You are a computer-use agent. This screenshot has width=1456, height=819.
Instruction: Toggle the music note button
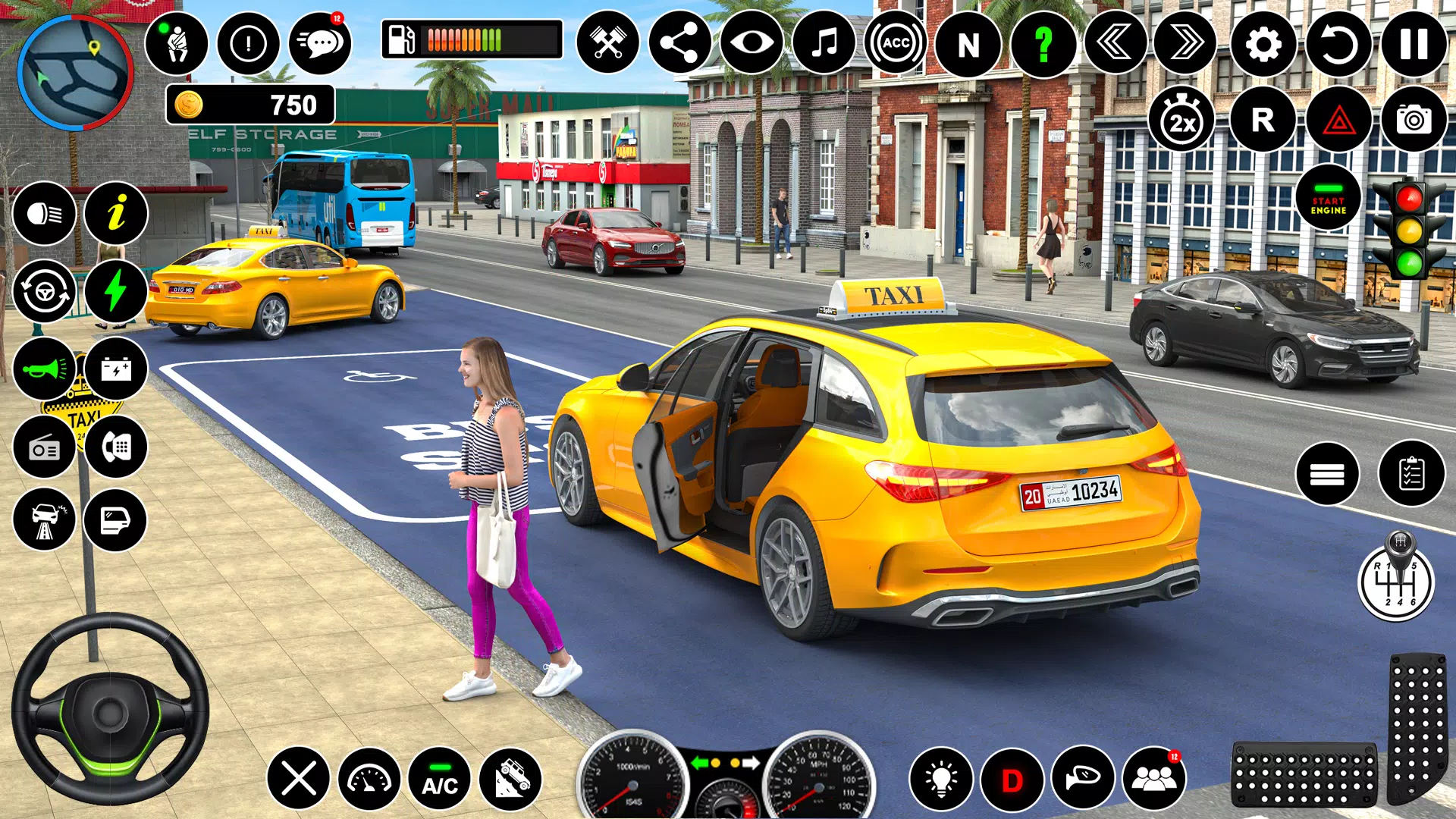(824, 42)
